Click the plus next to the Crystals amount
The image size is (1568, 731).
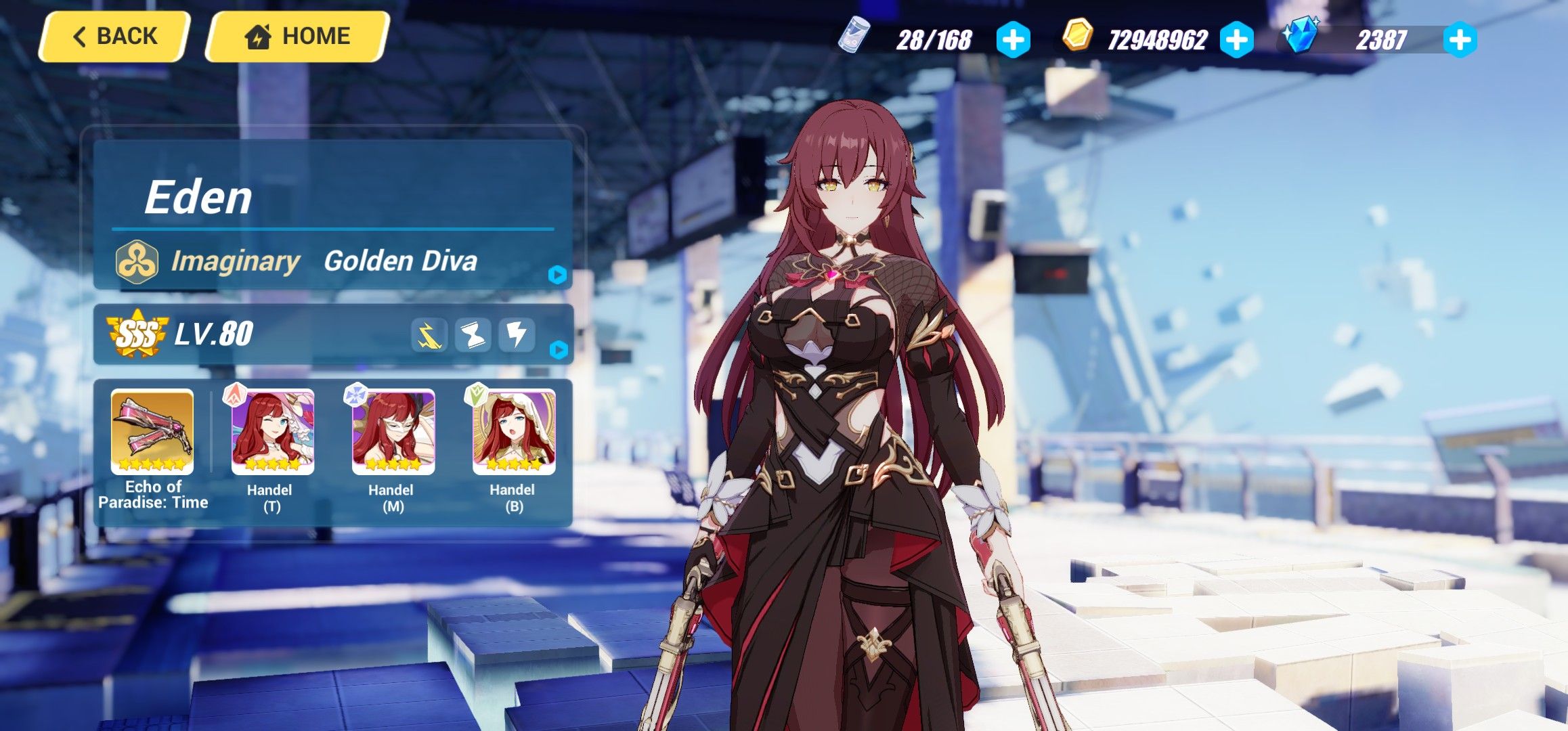tap(1461, 39)
